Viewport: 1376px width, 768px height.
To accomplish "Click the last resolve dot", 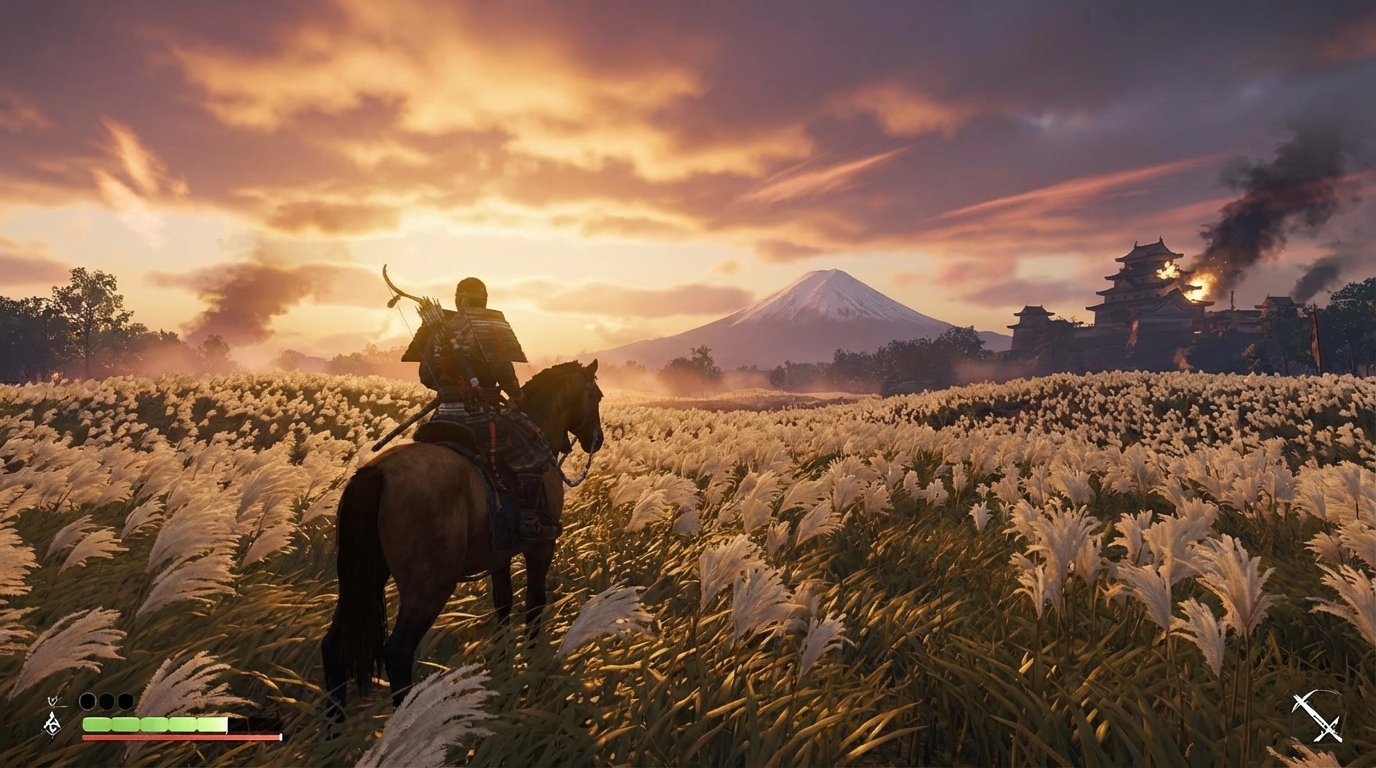I will 125,700.
